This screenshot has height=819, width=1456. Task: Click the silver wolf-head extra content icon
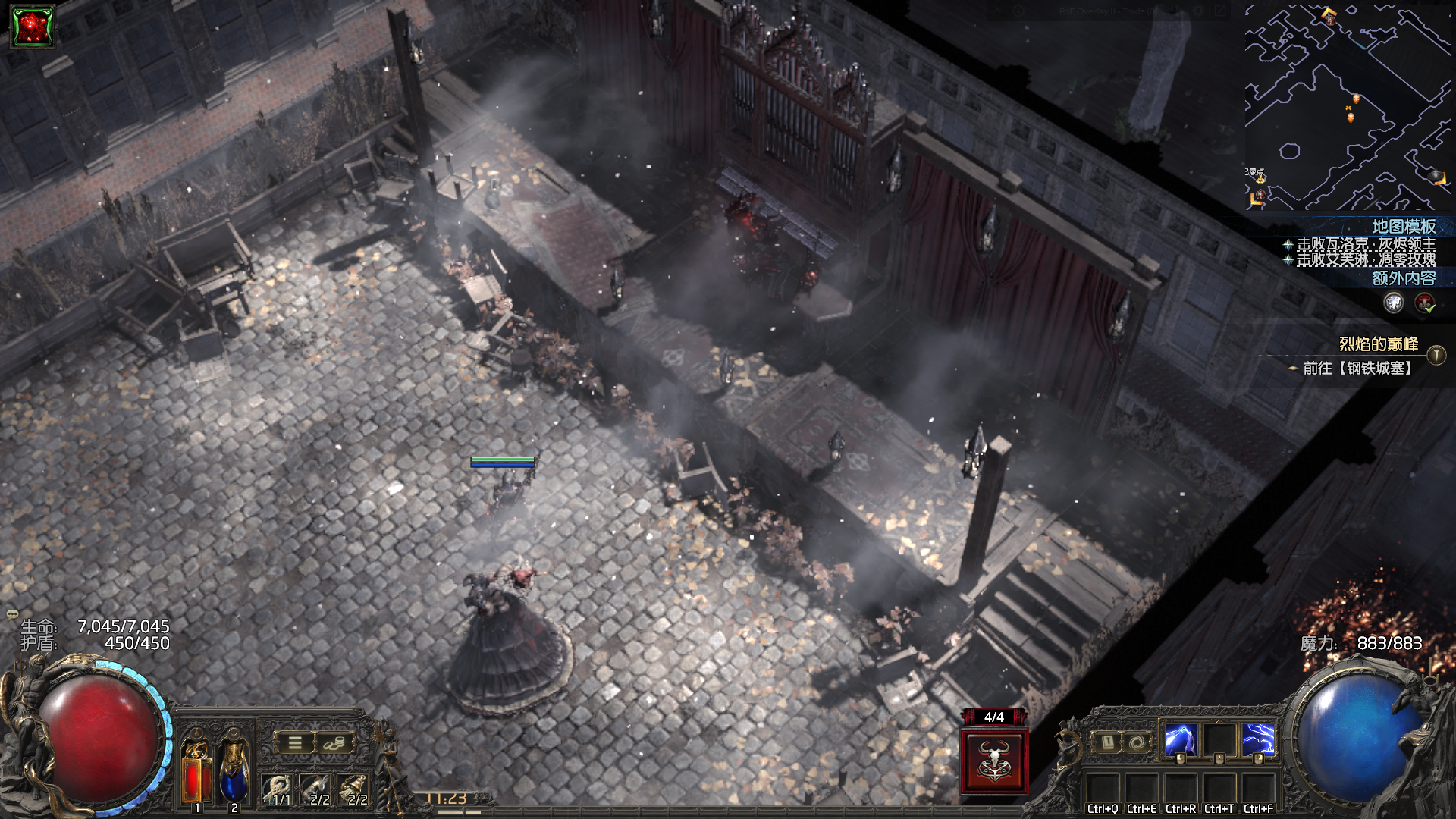tap(1394, 303)
